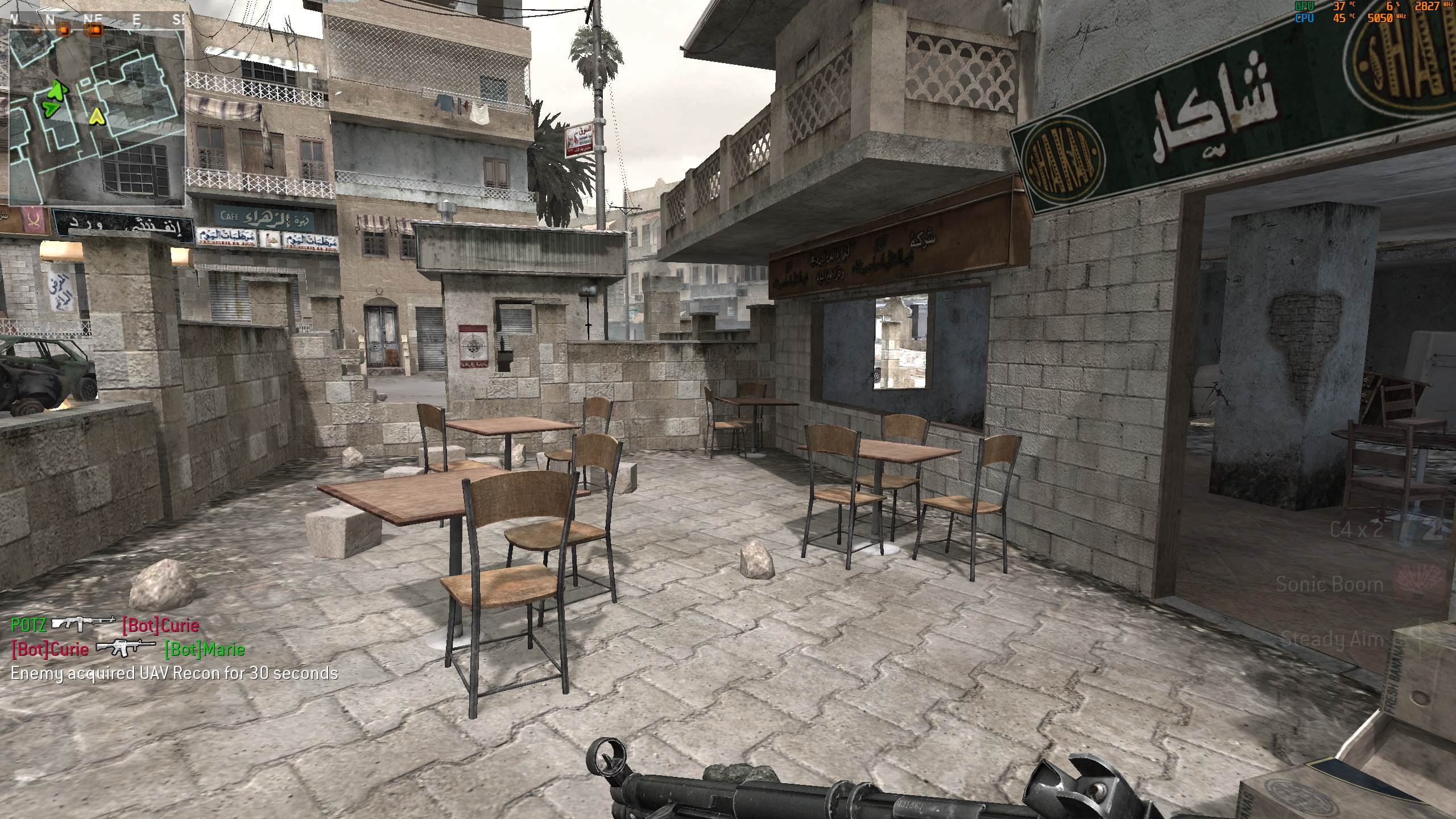
Task: Select the yellow player arrow on the minimap
Action: click(x=97, y=117)
